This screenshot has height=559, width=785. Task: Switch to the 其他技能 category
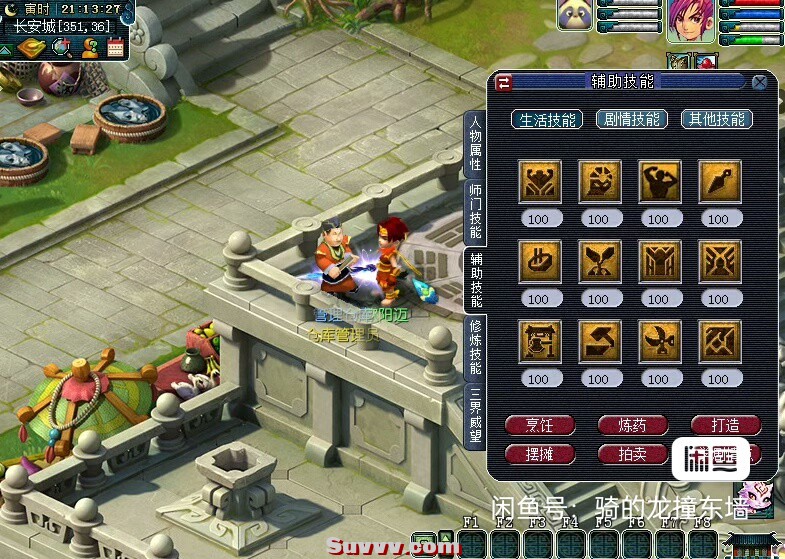[716, 119]
